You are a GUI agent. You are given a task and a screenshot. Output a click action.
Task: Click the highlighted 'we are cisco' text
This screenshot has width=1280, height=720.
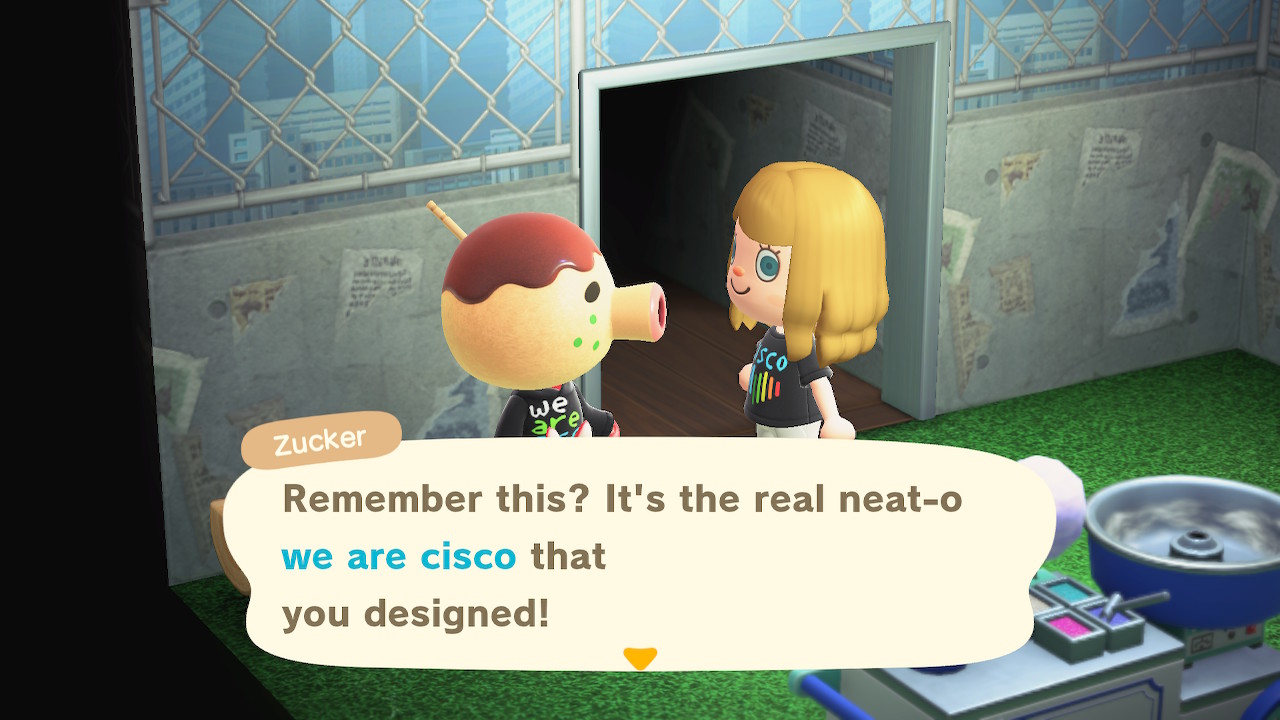[x=398, y=558]
